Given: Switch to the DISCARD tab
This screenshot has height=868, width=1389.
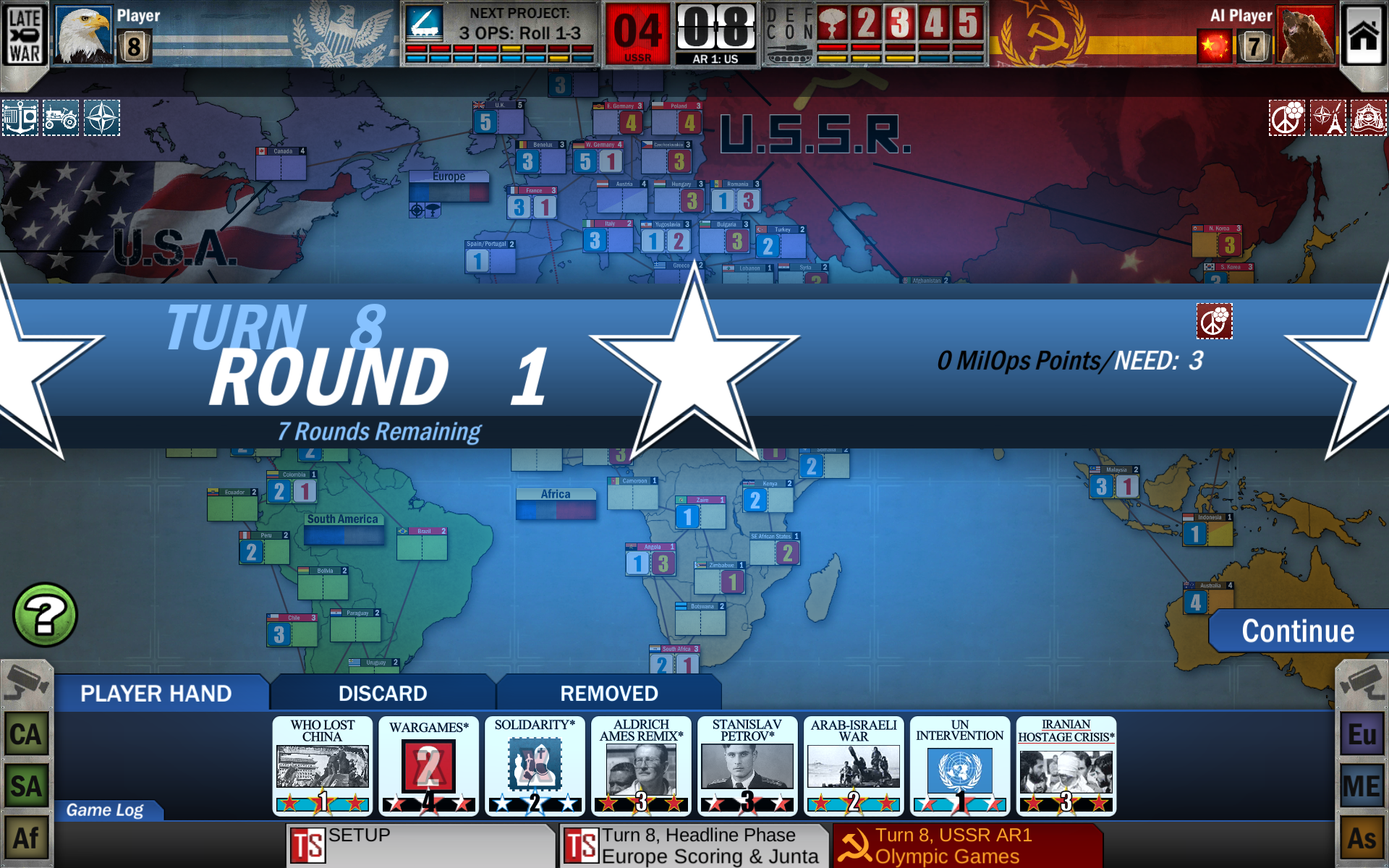Looking at the screenshot, I should point(382,693).
